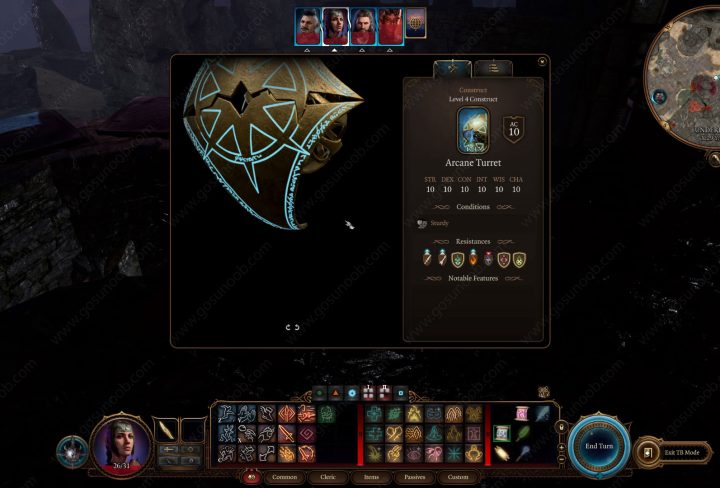Select the Arcane Turret portrait icon in panel

coord(473,131)
